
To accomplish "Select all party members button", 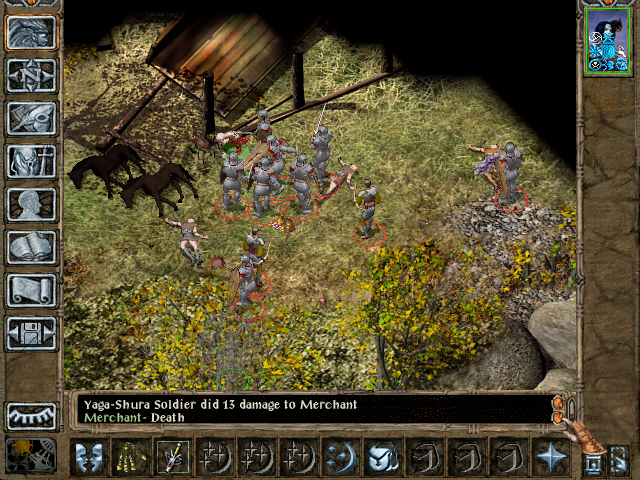I will [x=594, y=458].
